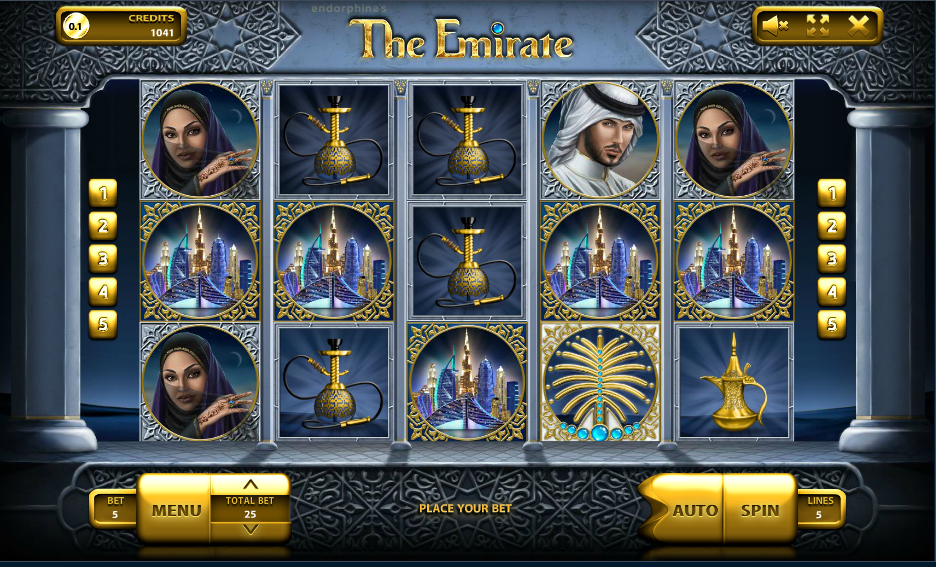Select payline 1 on the left side
The width and height of the screenshot is (936, 567).
pos(103,192)
